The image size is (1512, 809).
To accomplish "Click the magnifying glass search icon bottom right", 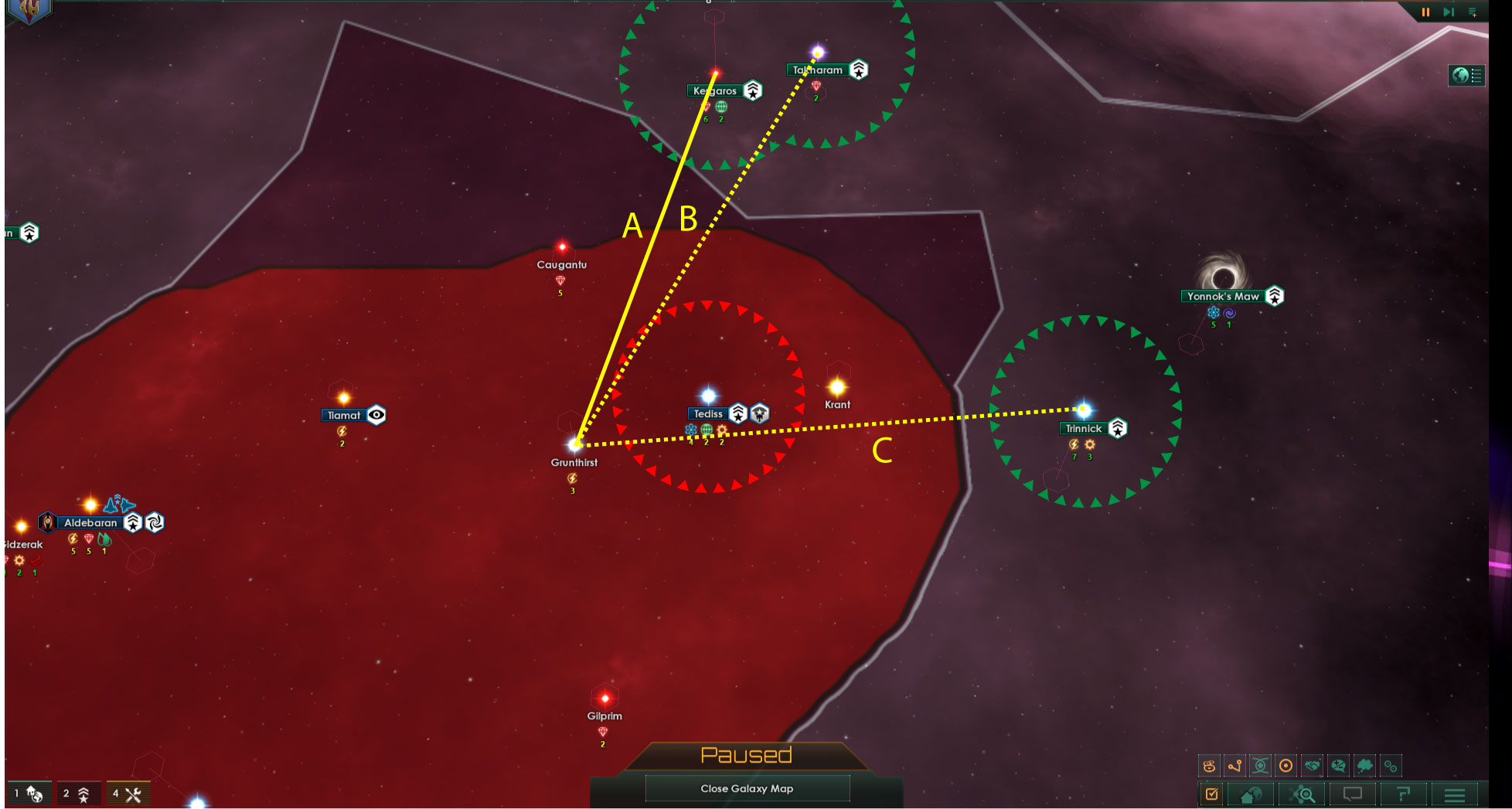I will (x=1302, y=794).
